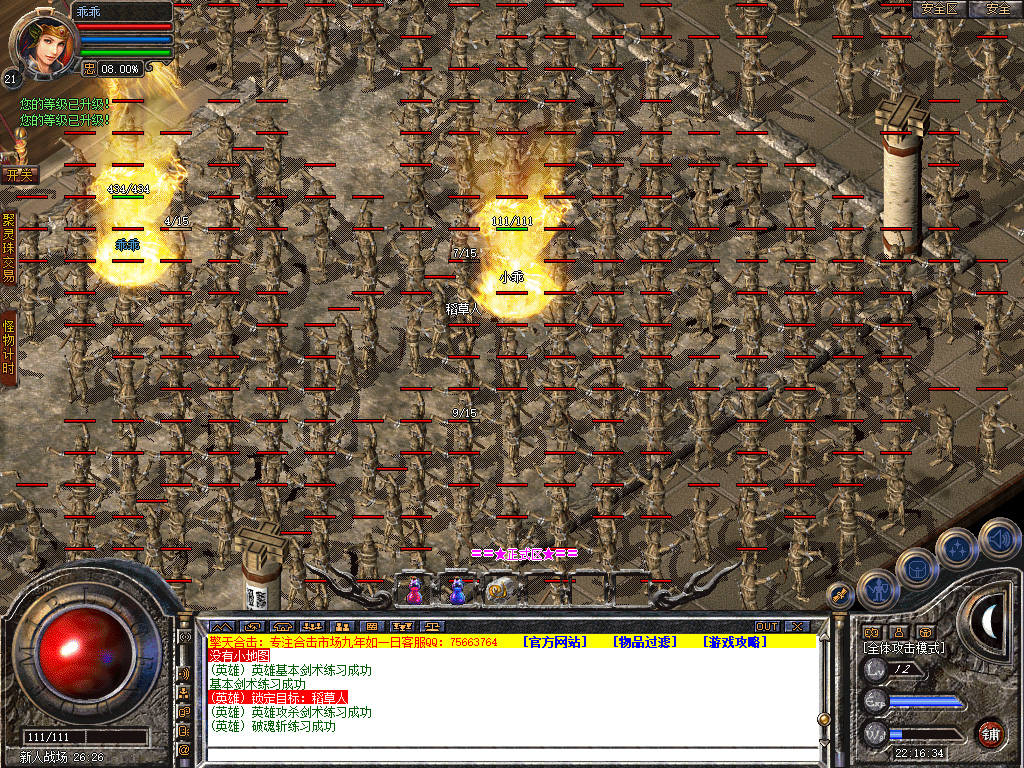
Task: Open the 聚灵珠交易 side panel
Action: pos(9,246)
